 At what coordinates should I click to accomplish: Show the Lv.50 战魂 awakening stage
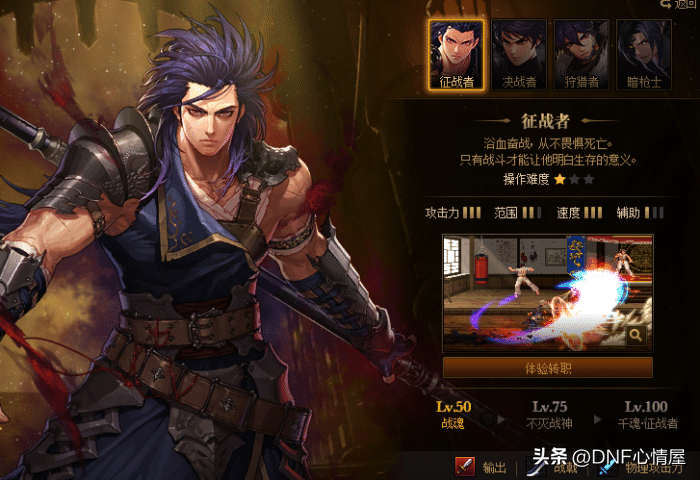[453, 414]
